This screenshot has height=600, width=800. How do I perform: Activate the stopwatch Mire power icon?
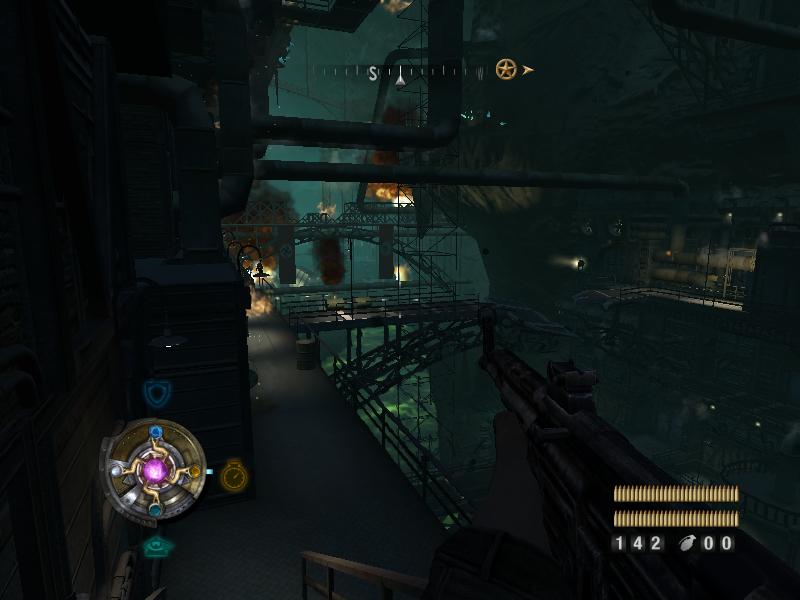tap(234, 475)
